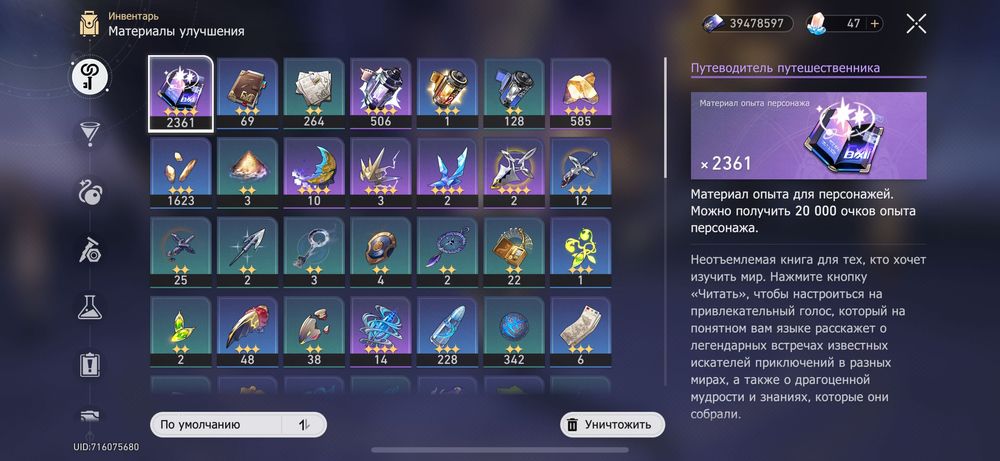Pick the golden box item with 22
Screen dimensions: 1000x461
pos(515,252)
